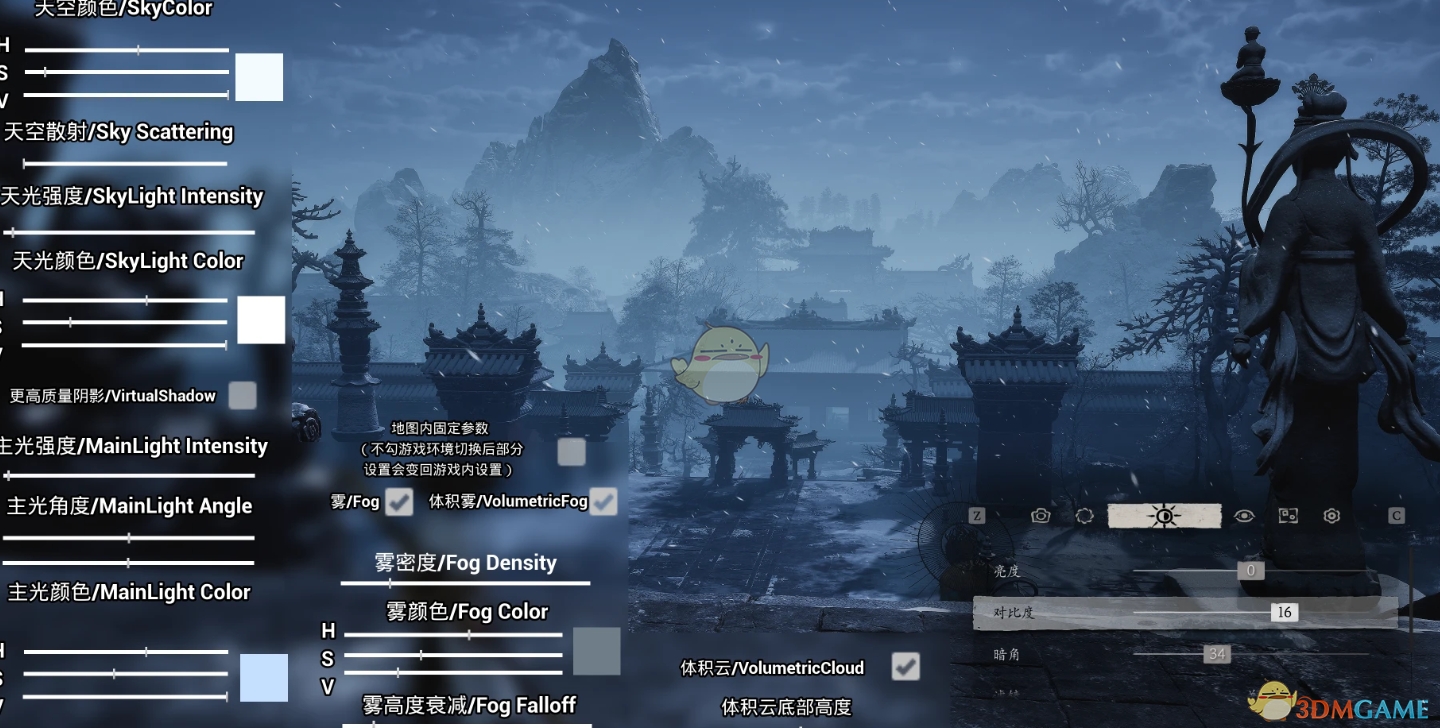This screenshot has width=1440, height=728.
Task: Check the fixed map parameters checkbox
Action: click(x=571, y=452)
